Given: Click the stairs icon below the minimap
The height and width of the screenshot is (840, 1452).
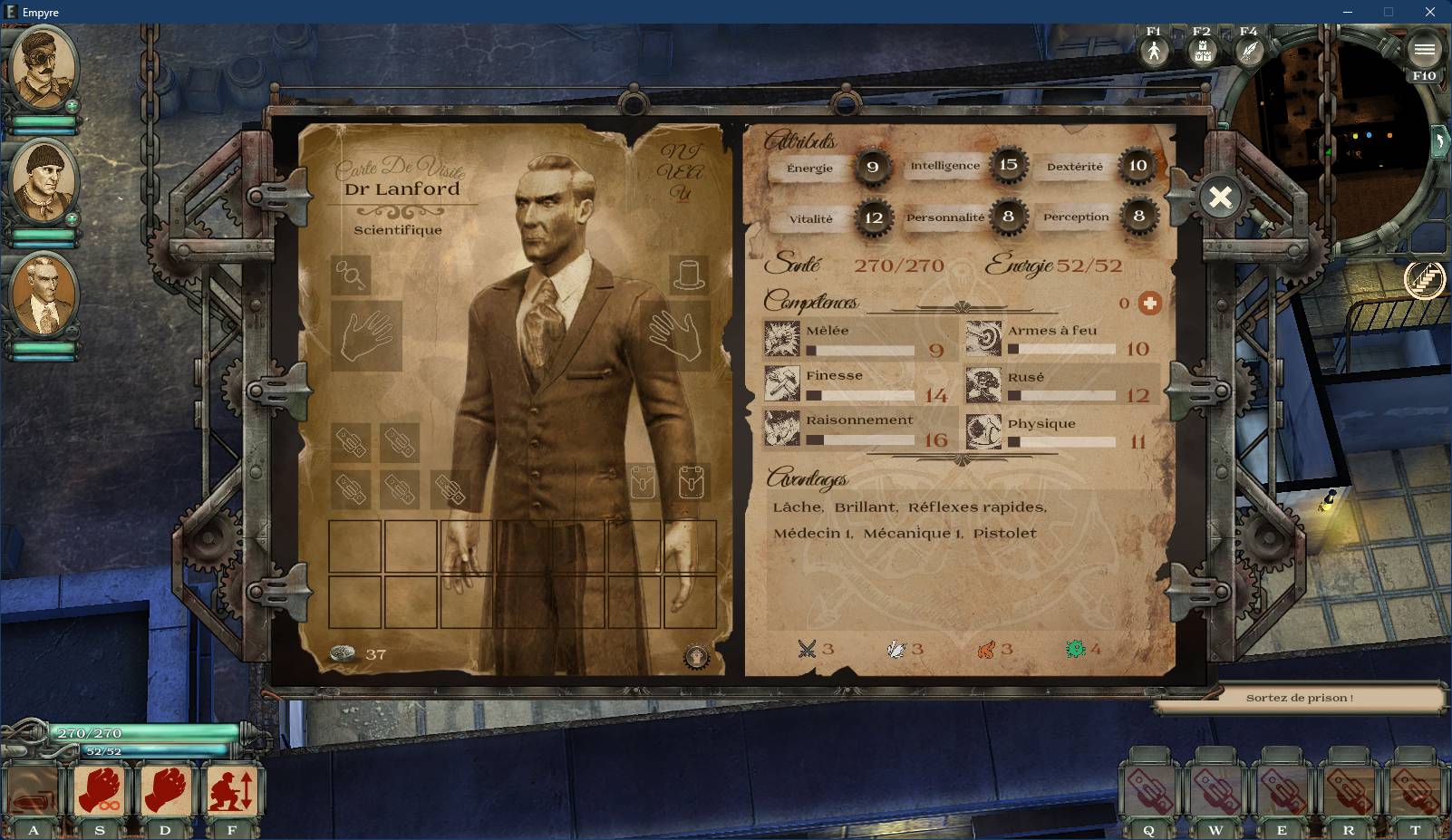Looking at the screenshot, I should click(1424, 279).
